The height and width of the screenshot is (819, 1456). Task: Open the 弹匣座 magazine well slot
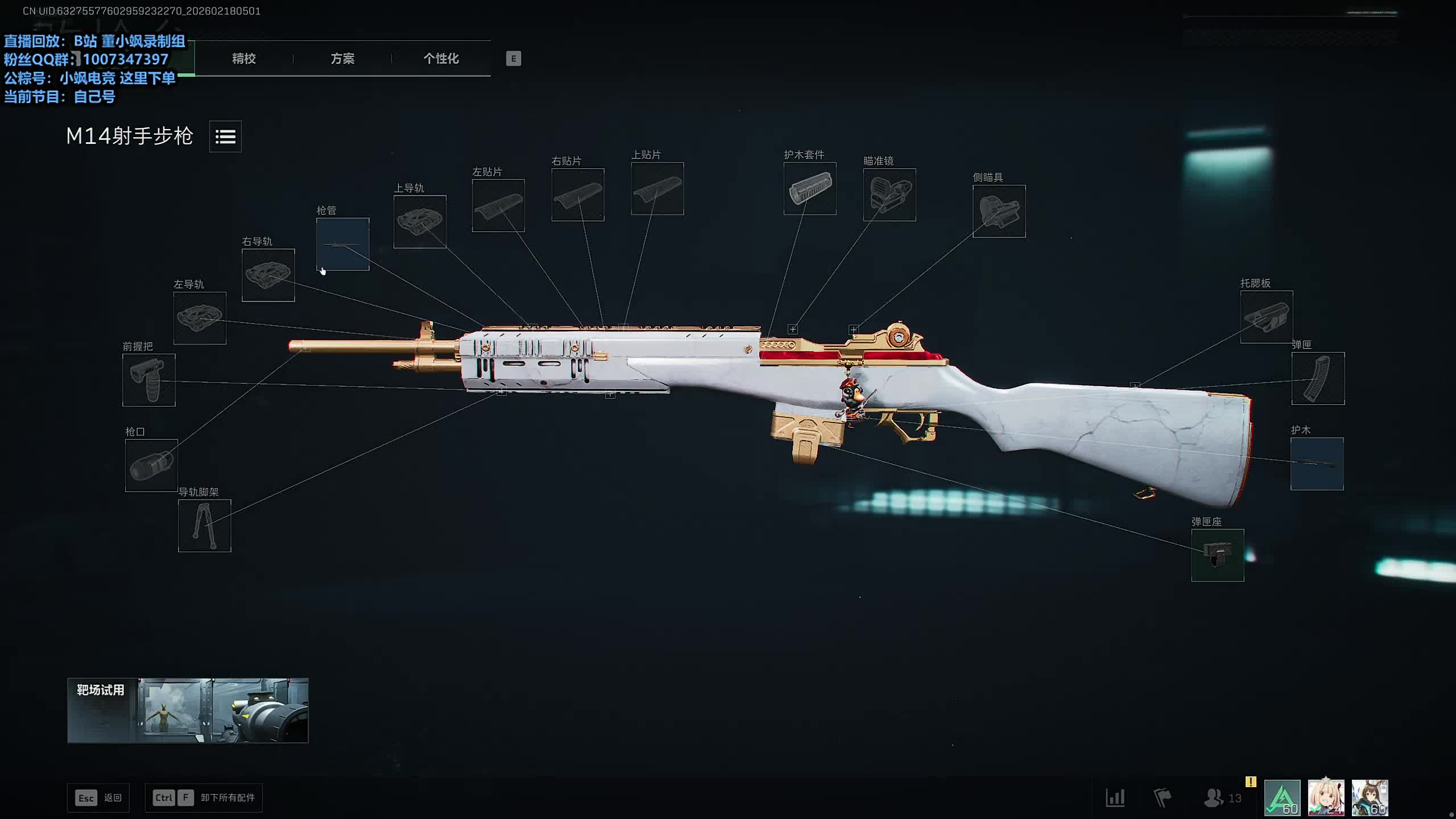(x=1218, y=555)
